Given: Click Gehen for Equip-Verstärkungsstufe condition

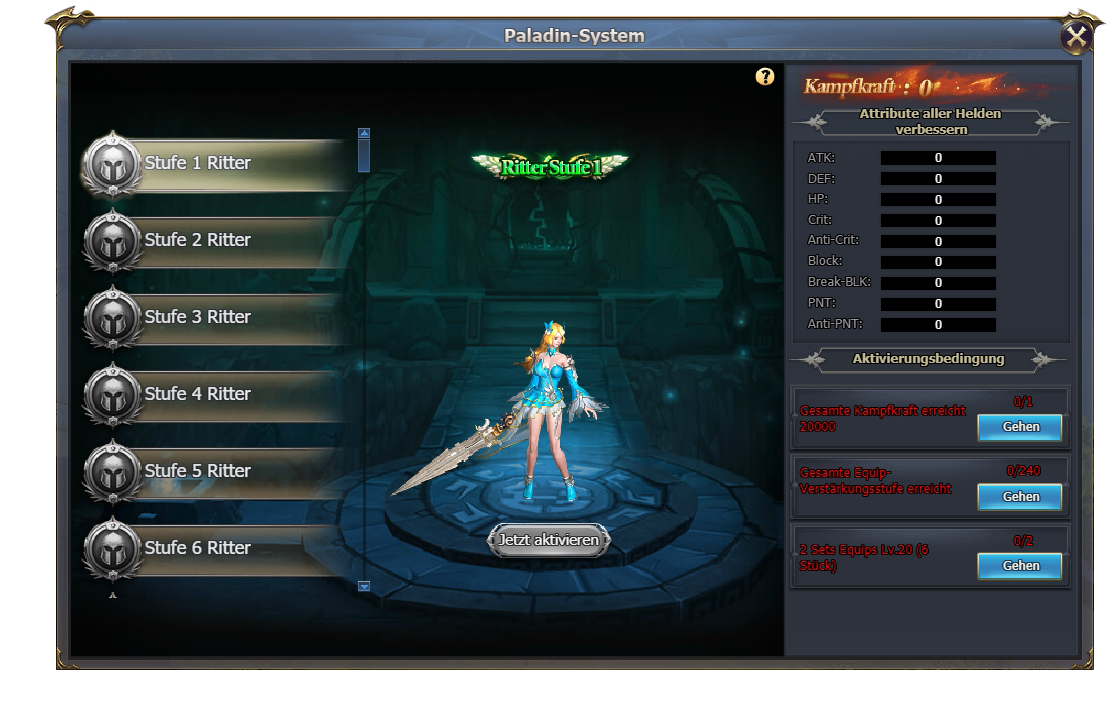Looking at the screenshot, I should click(x=1020, y=497).
